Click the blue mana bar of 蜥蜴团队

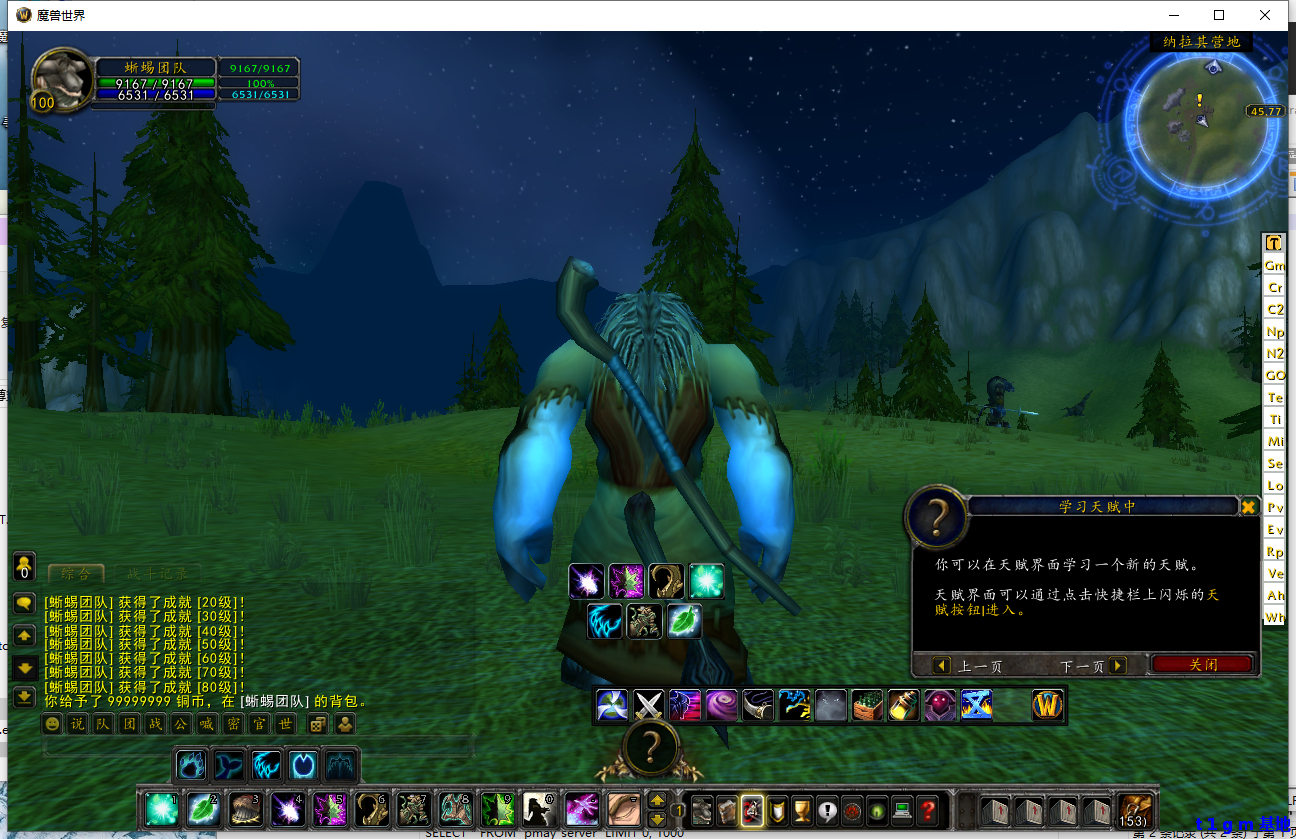click(x=155, y=94)
